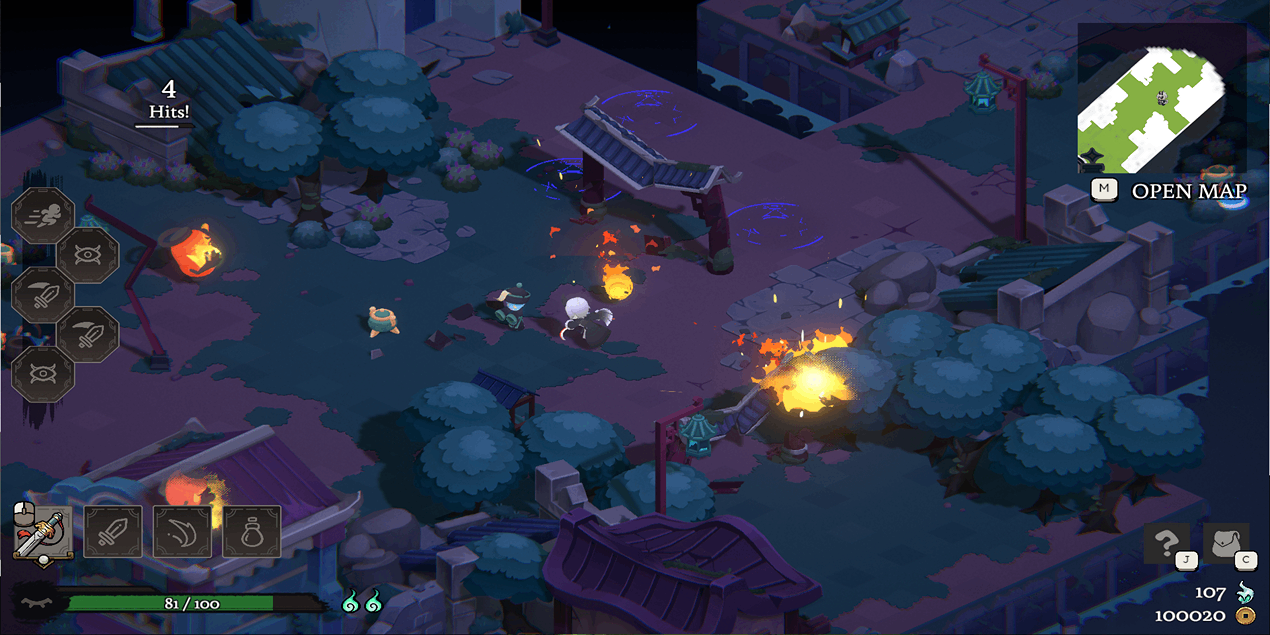The image size is (1270, 635).
Task: Use the potion flask slot
Action: tap(251, 531)
